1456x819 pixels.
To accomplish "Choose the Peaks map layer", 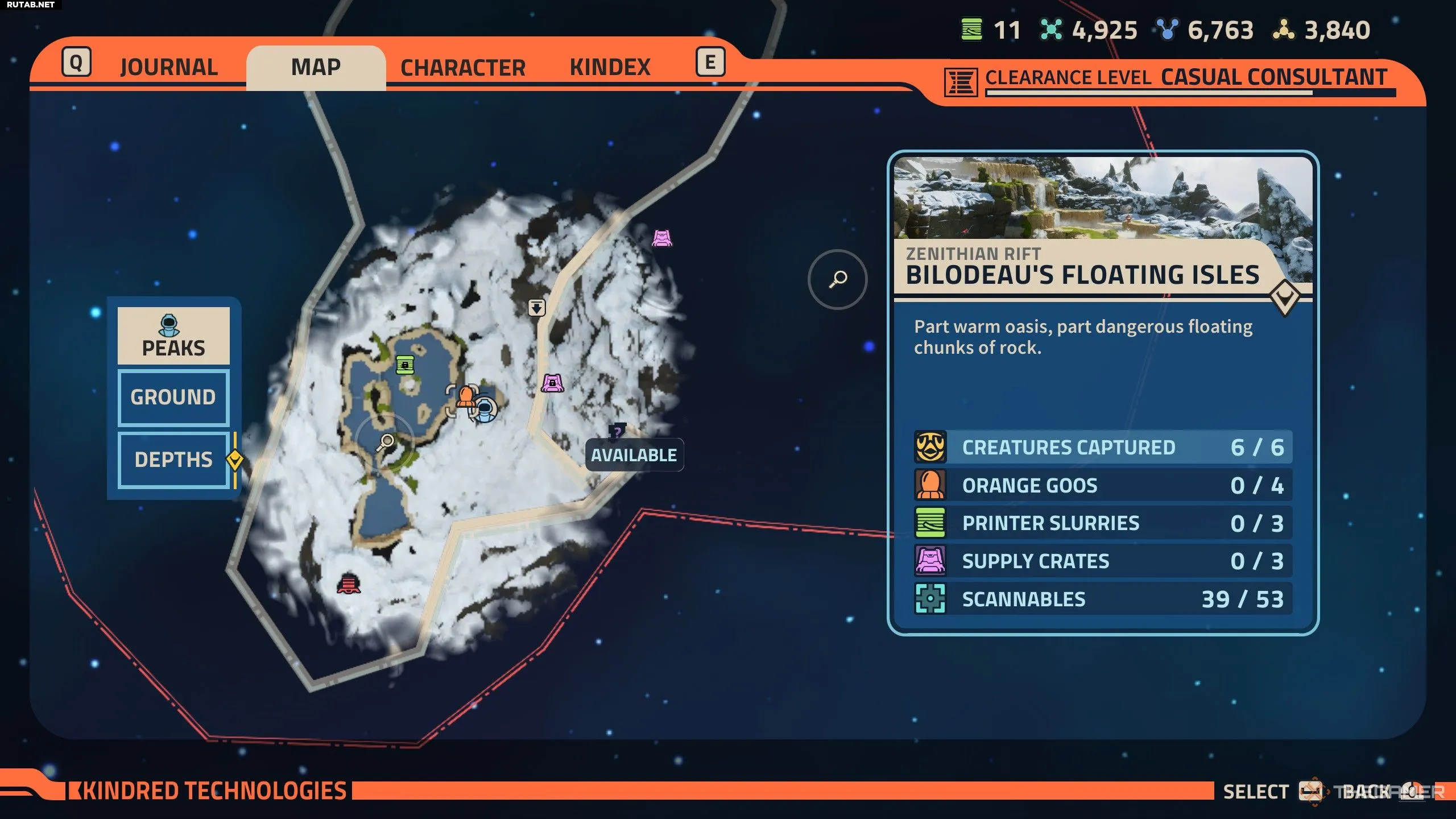I will pos(173,336).
